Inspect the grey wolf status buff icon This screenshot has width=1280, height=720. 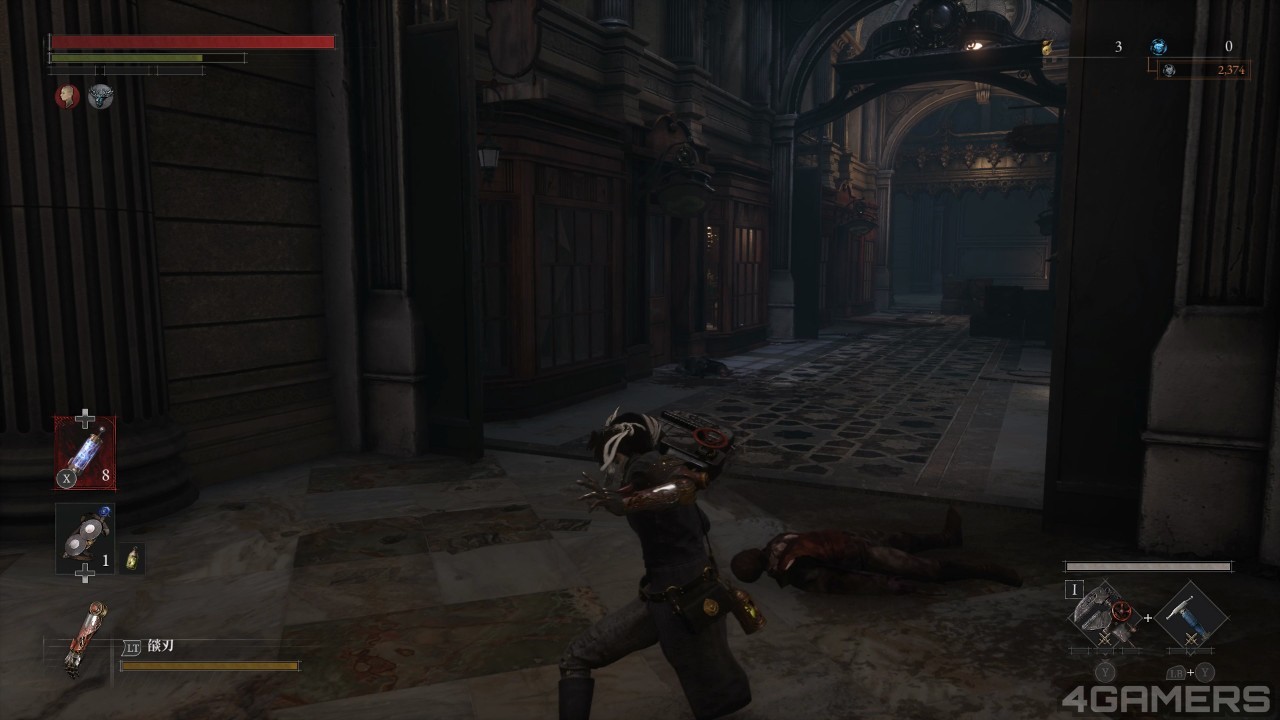coord(100,96)
